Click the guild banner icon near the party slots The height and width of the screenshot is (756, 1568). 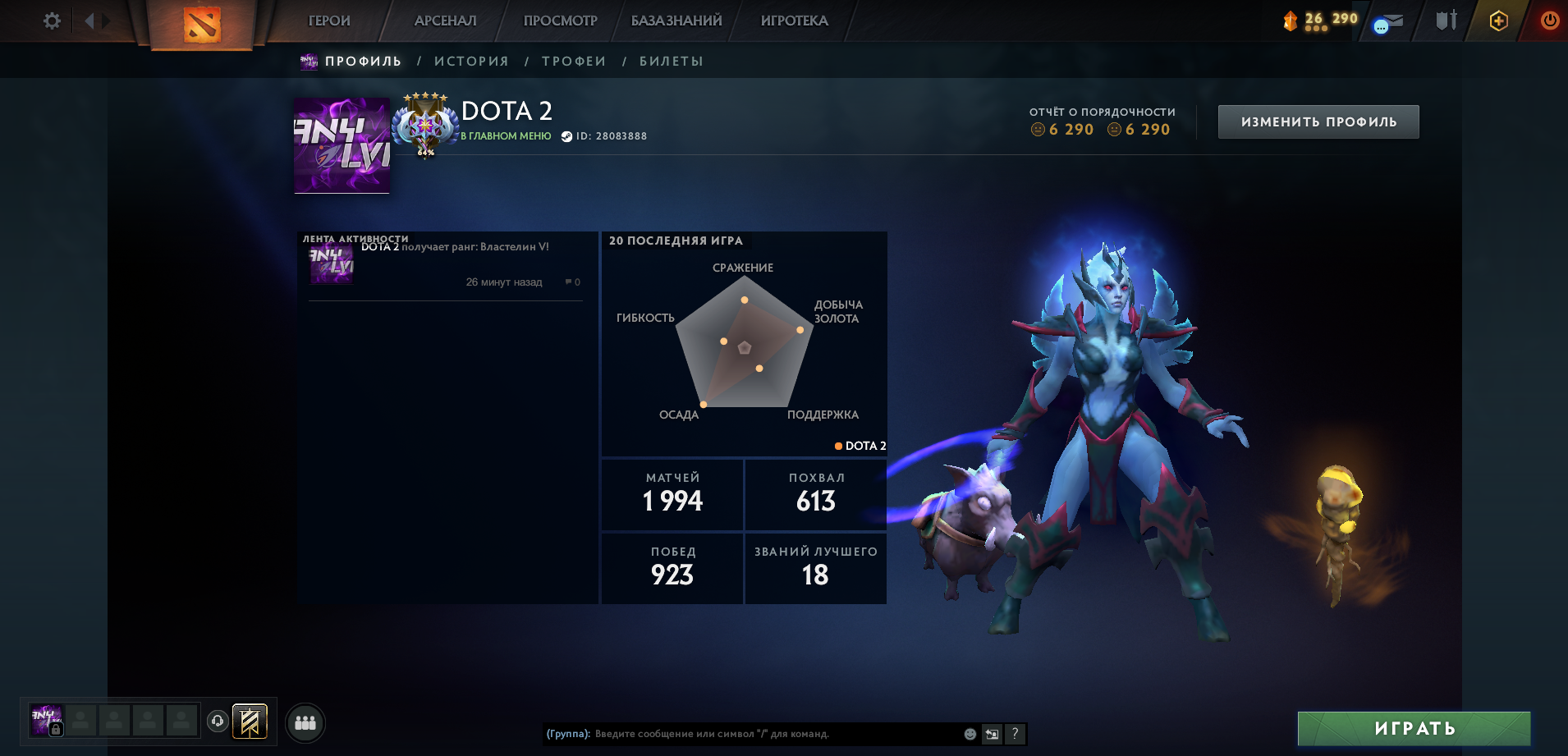[249, 722]
